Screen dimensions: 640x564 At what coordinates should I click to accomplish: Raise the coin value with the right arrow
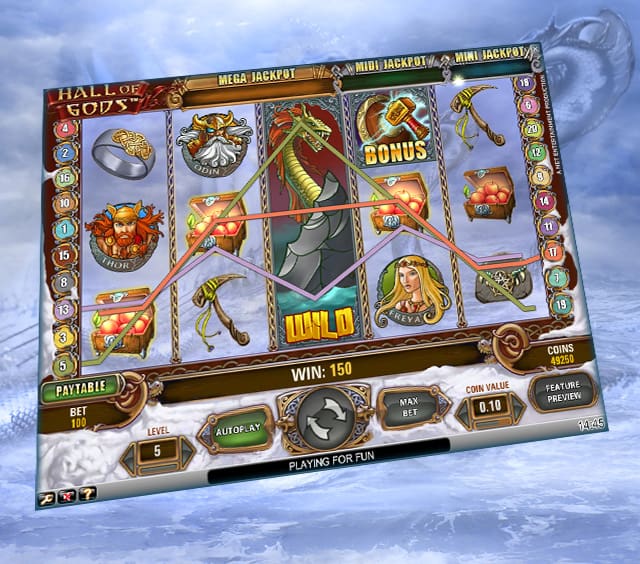[x=517, y=407]
